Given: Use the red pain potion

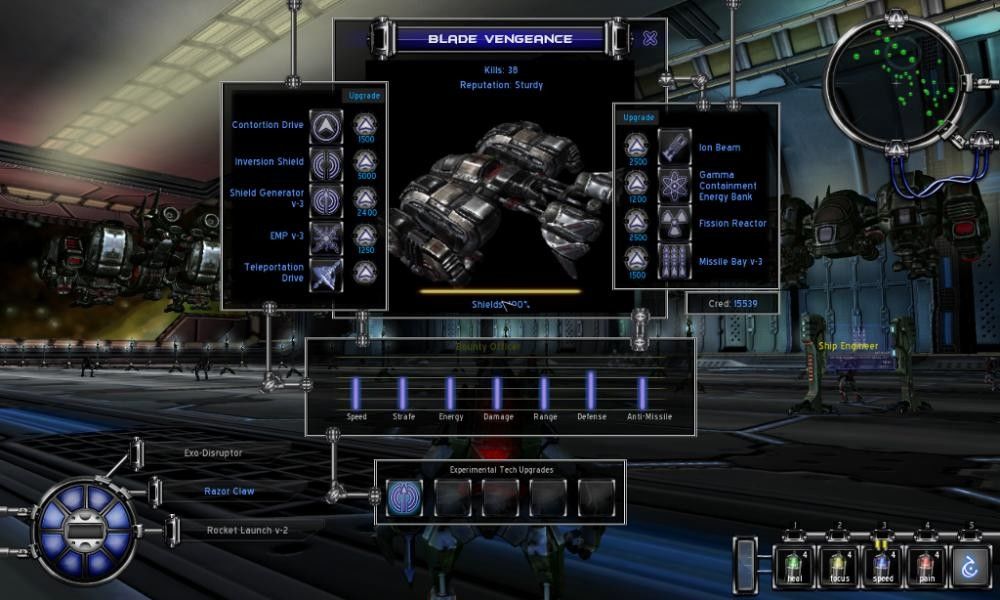Looking at the screenshot, I should pos(926,564).
